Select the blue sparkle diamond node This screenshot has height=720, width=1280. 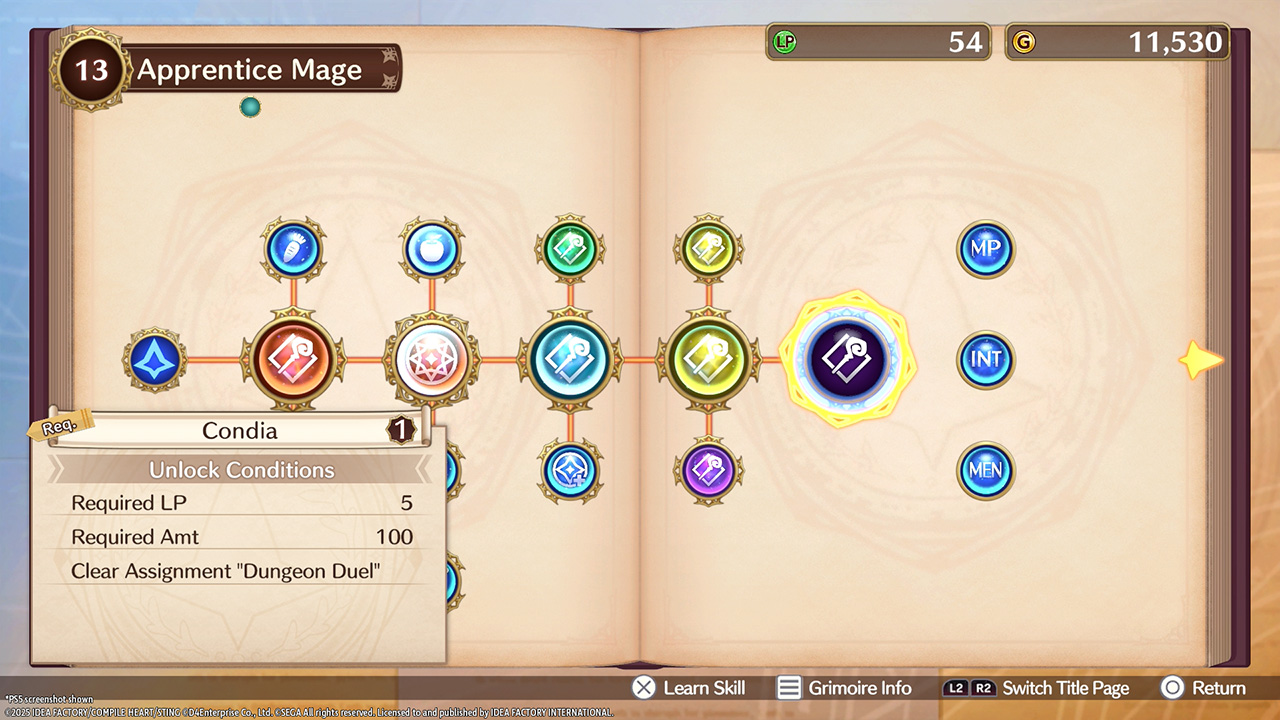570,471
